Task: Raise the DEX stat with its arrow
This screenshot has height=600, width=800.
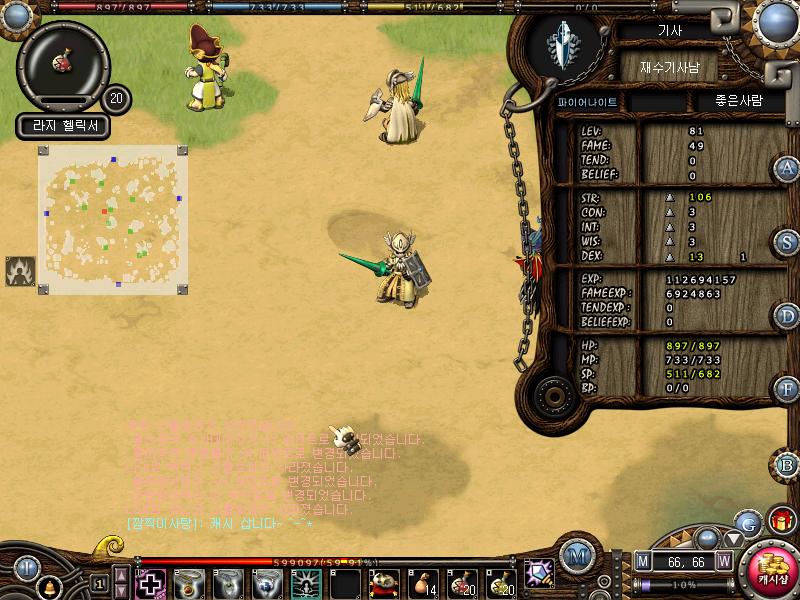Action: click(x=671, y=257)
